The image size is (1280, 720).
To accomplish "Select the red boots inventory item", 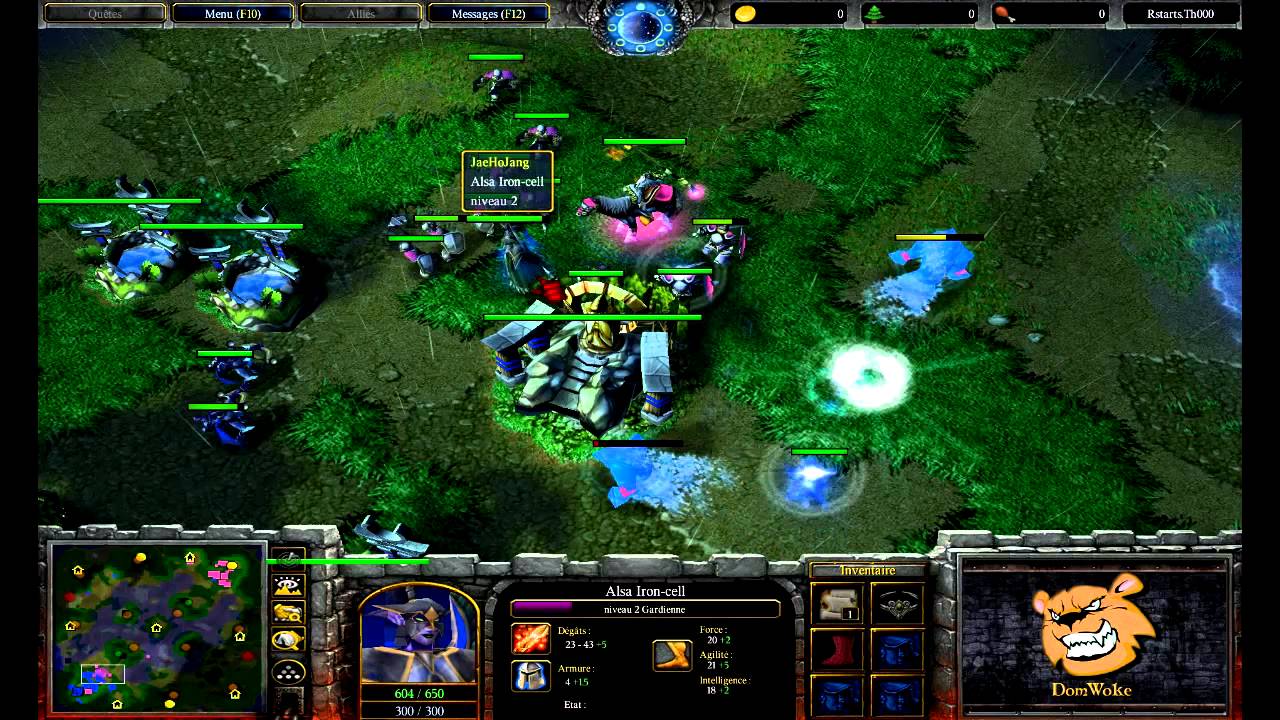I will [836, 649].
